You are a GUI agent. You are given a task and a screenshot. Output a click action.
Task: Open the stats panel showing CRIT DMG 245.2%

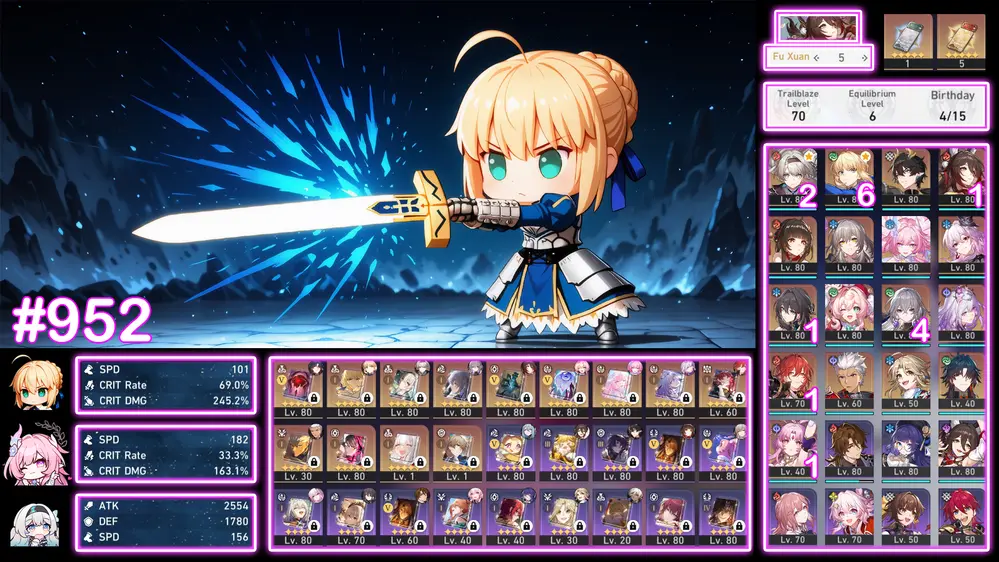pos(165,385)
